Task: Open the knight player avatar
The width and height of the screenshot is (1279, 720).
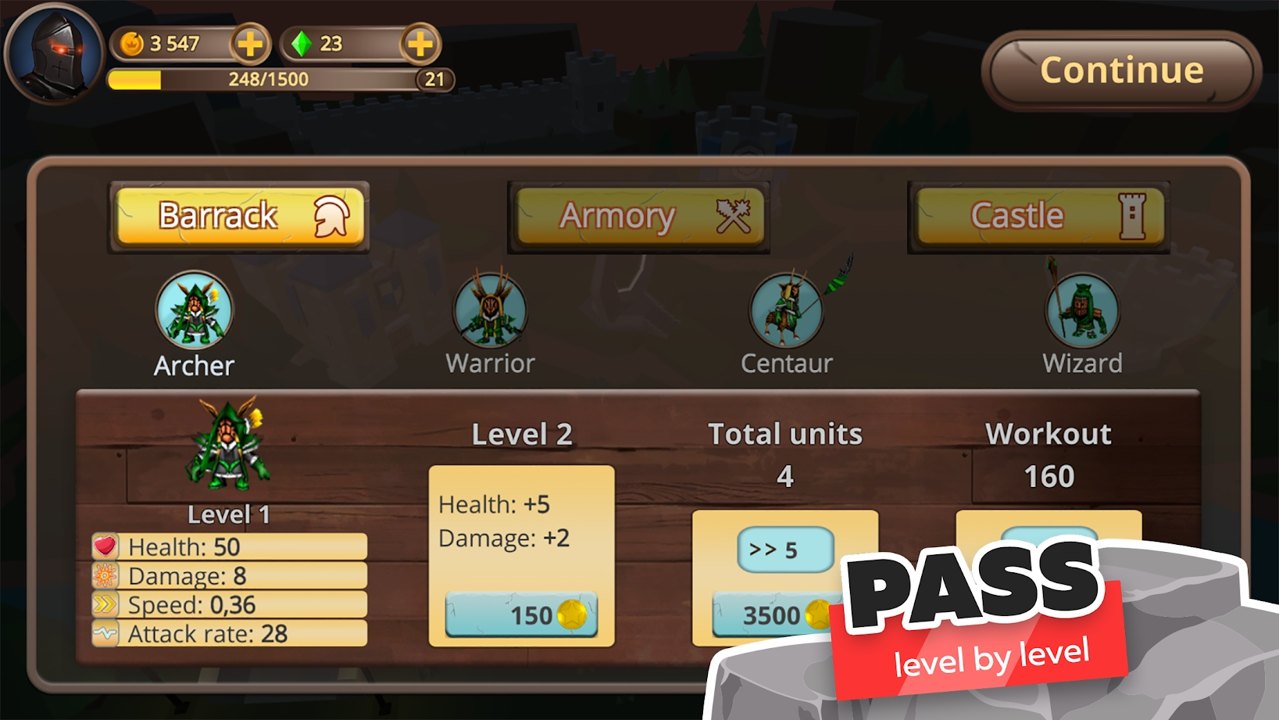Action: (x=54, y=50)
